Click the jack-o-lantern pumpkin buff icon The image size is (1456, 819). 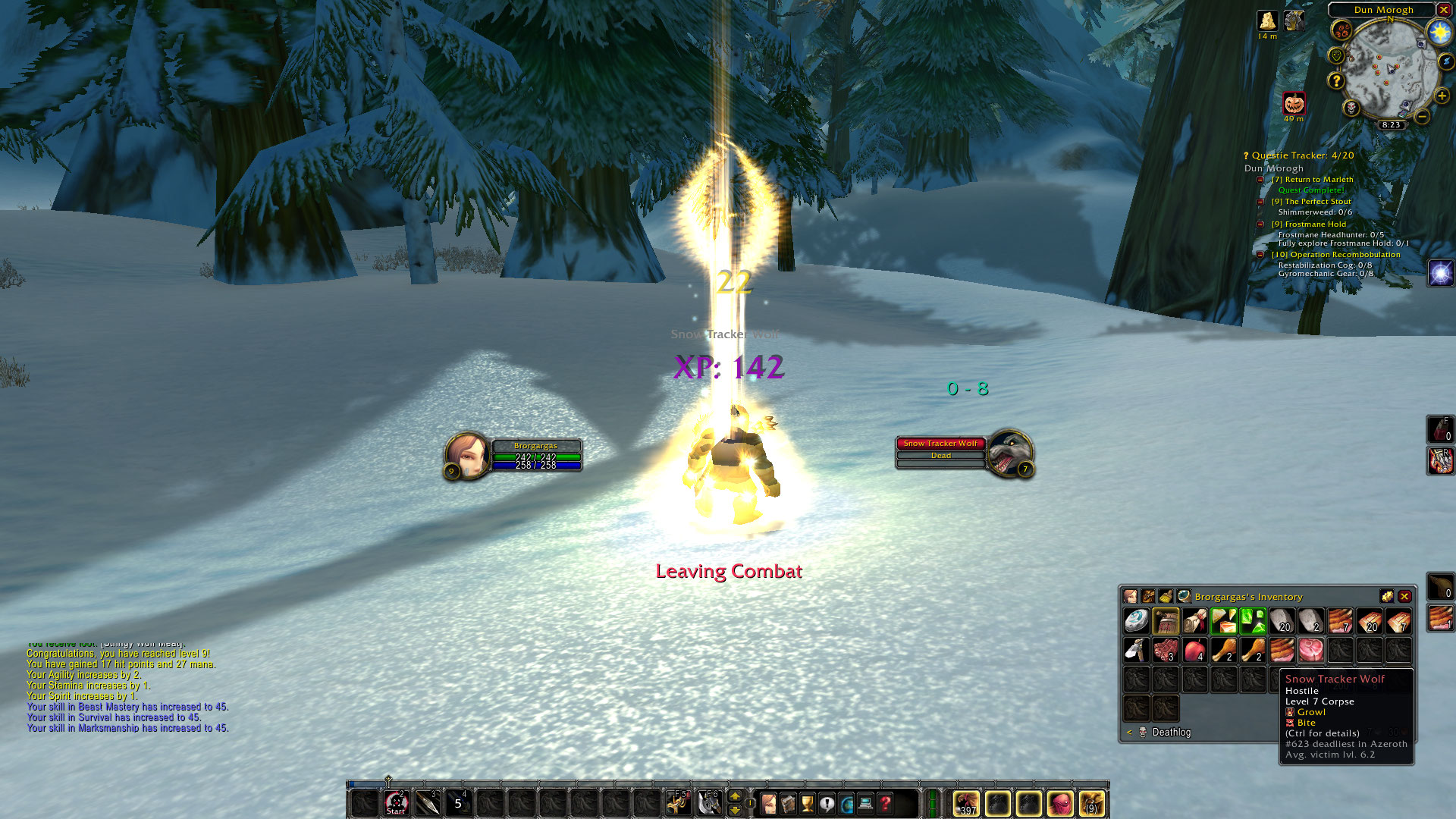coord(1294,103)
